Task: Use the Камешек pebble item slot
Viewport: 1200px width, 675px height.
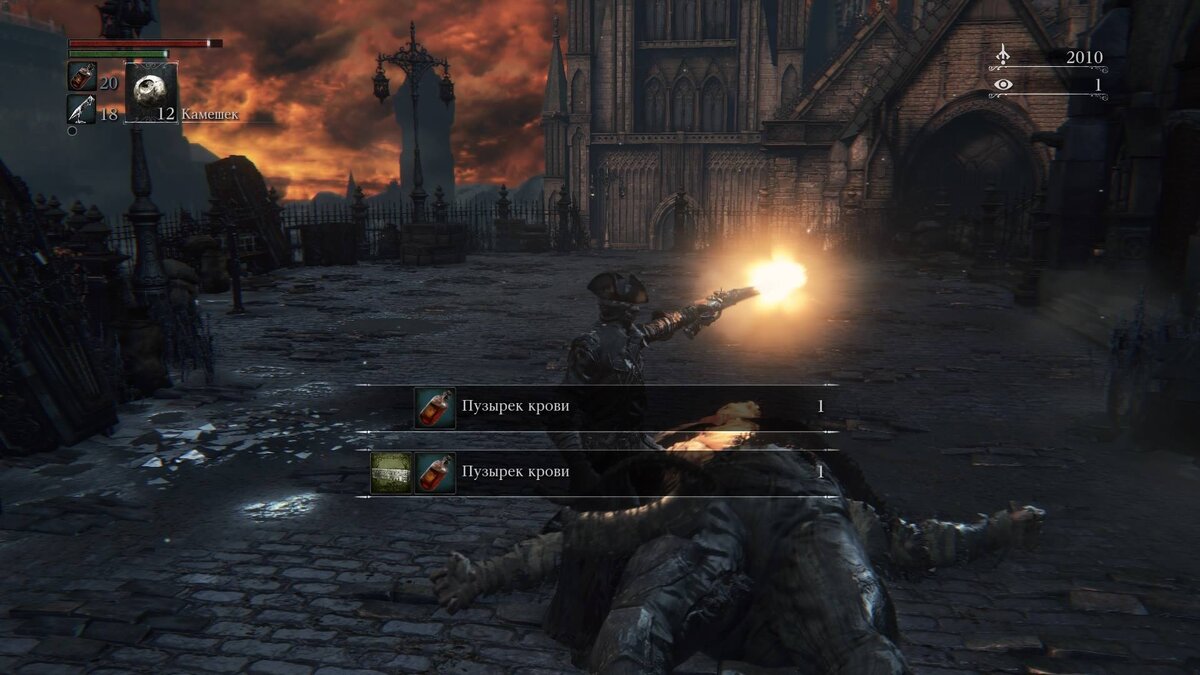Action: [152, 93]
